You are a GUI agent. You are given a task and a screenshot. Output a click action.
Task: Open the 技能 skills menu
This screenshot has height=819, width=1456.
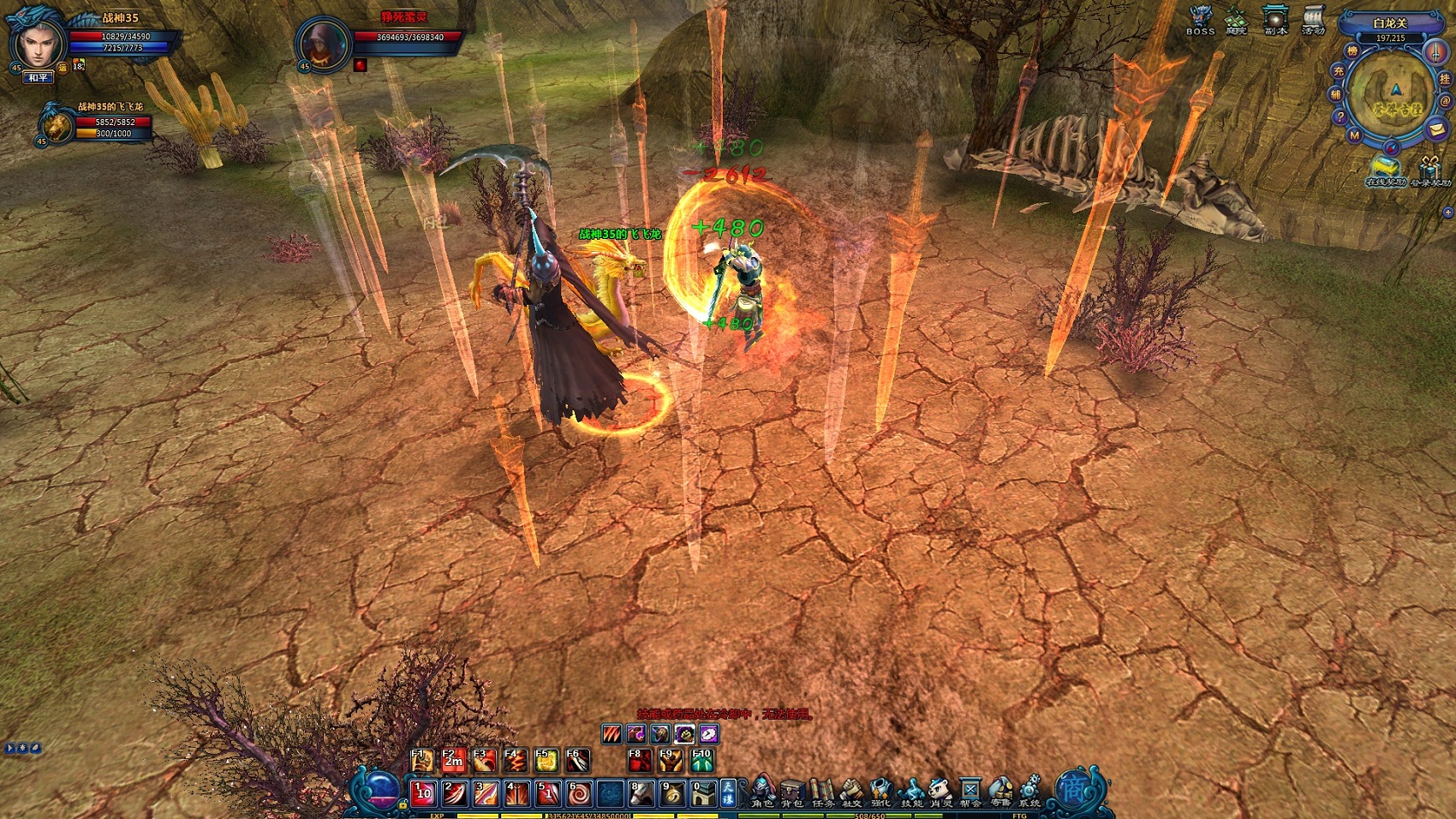tap(911, 792)
